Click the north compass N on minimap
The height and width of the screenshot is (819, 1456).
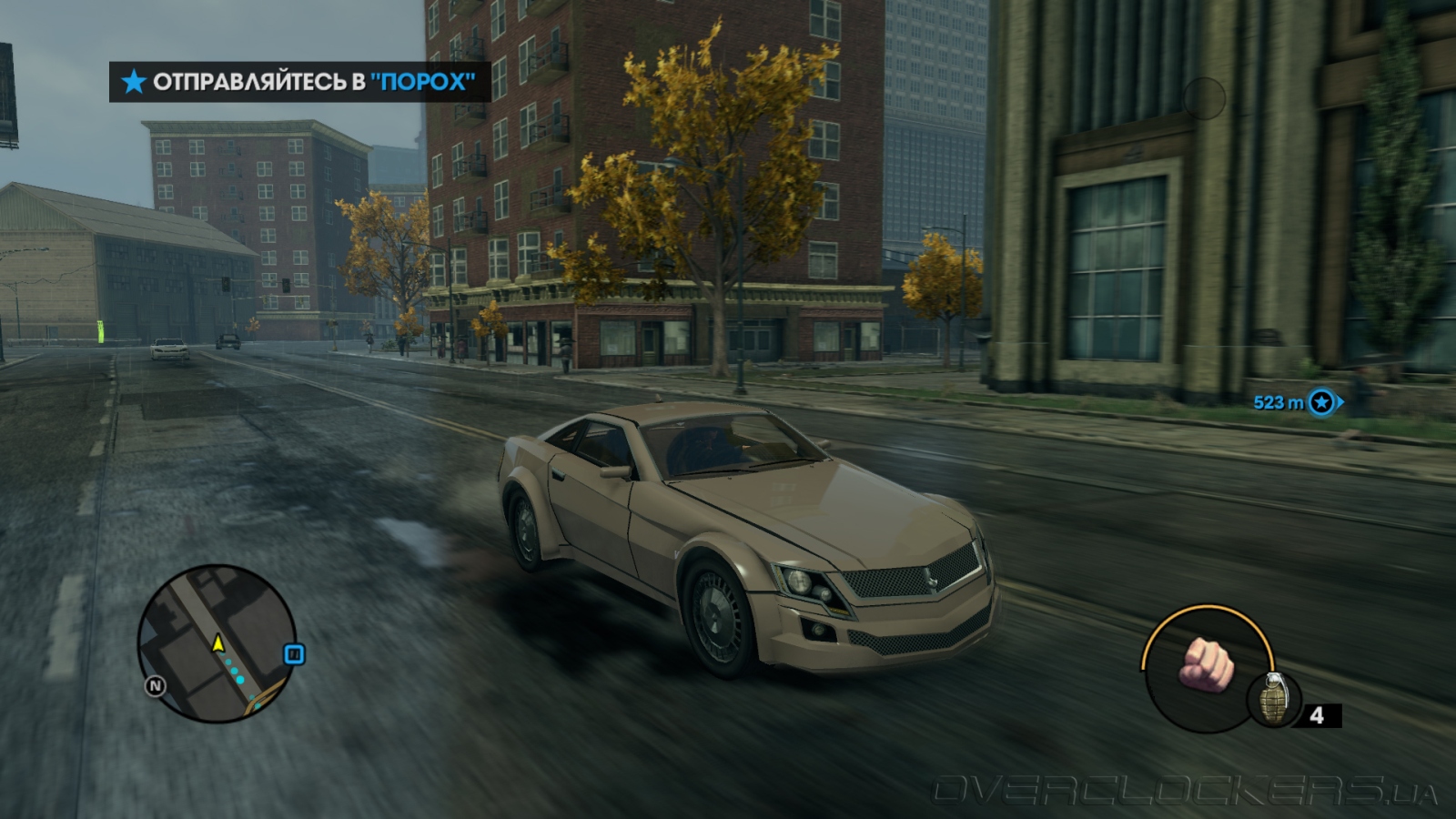(x=156, y=685)
